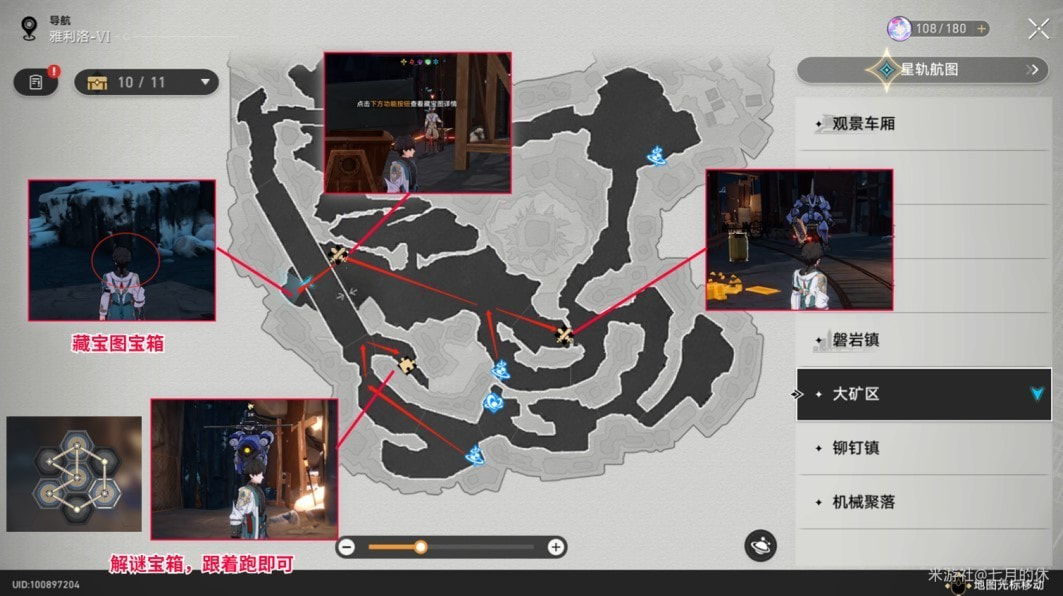Add trailblaze power with the plus icon
The width and height of the screenshot is (1063, 596).
click(x=981, y=29)
